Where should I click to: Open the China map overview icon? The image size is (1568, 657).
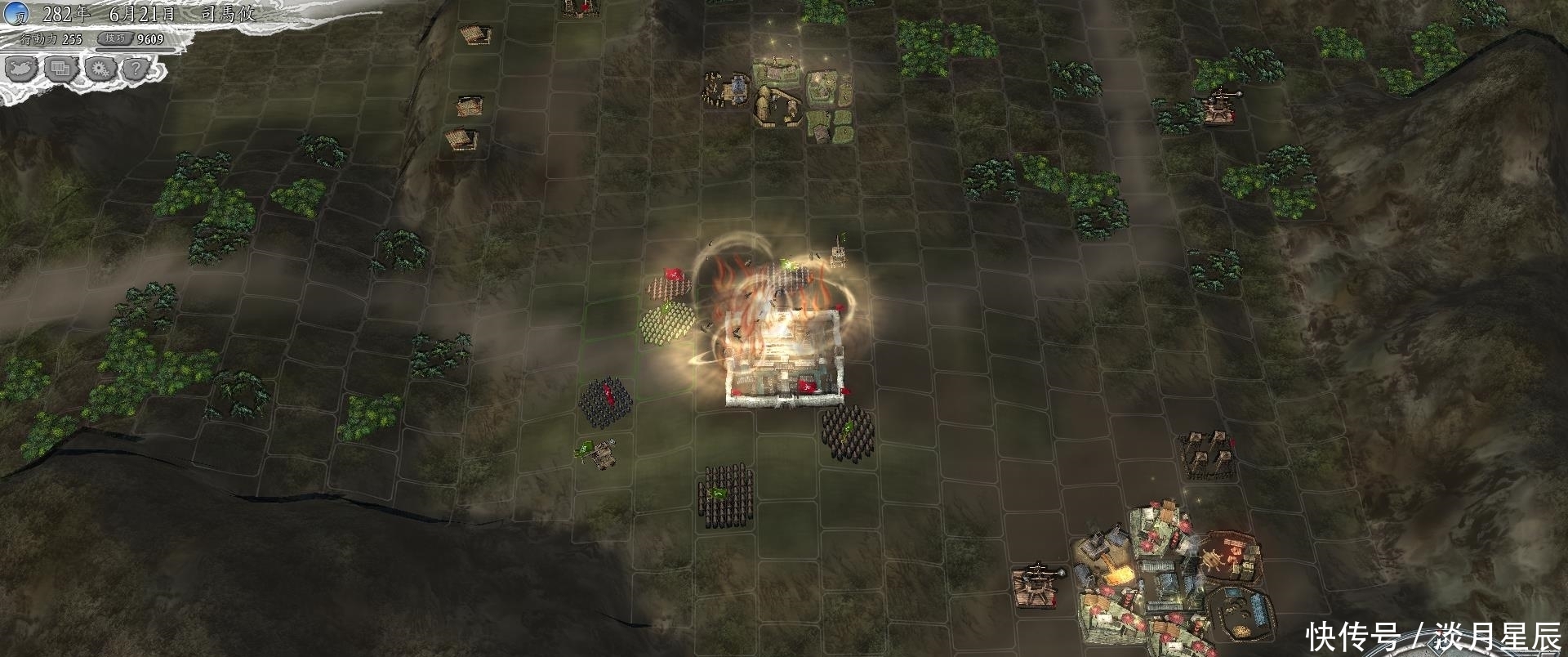tap(22, 69)
